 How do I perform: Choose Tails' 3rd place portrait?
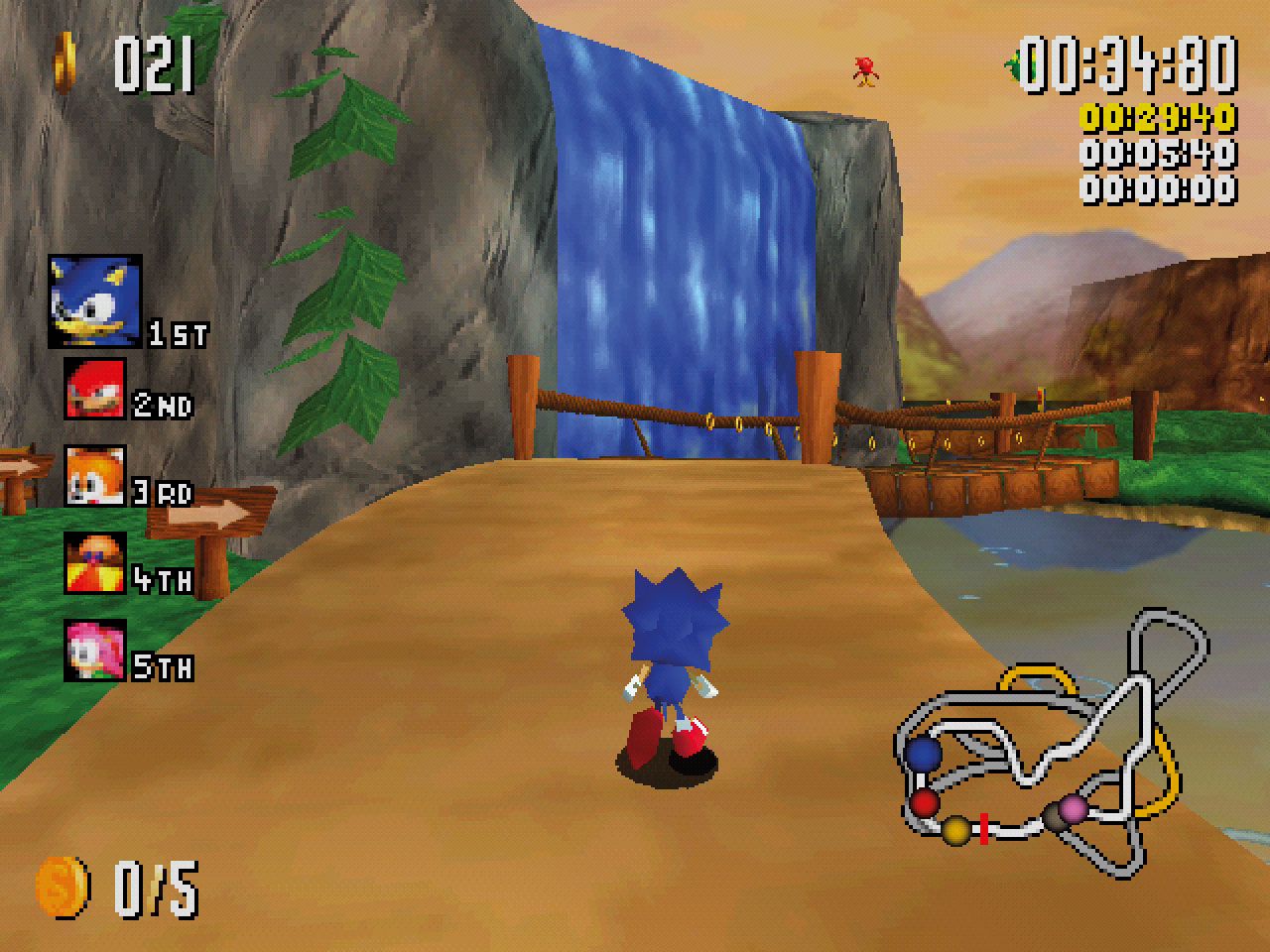point(95,476)
